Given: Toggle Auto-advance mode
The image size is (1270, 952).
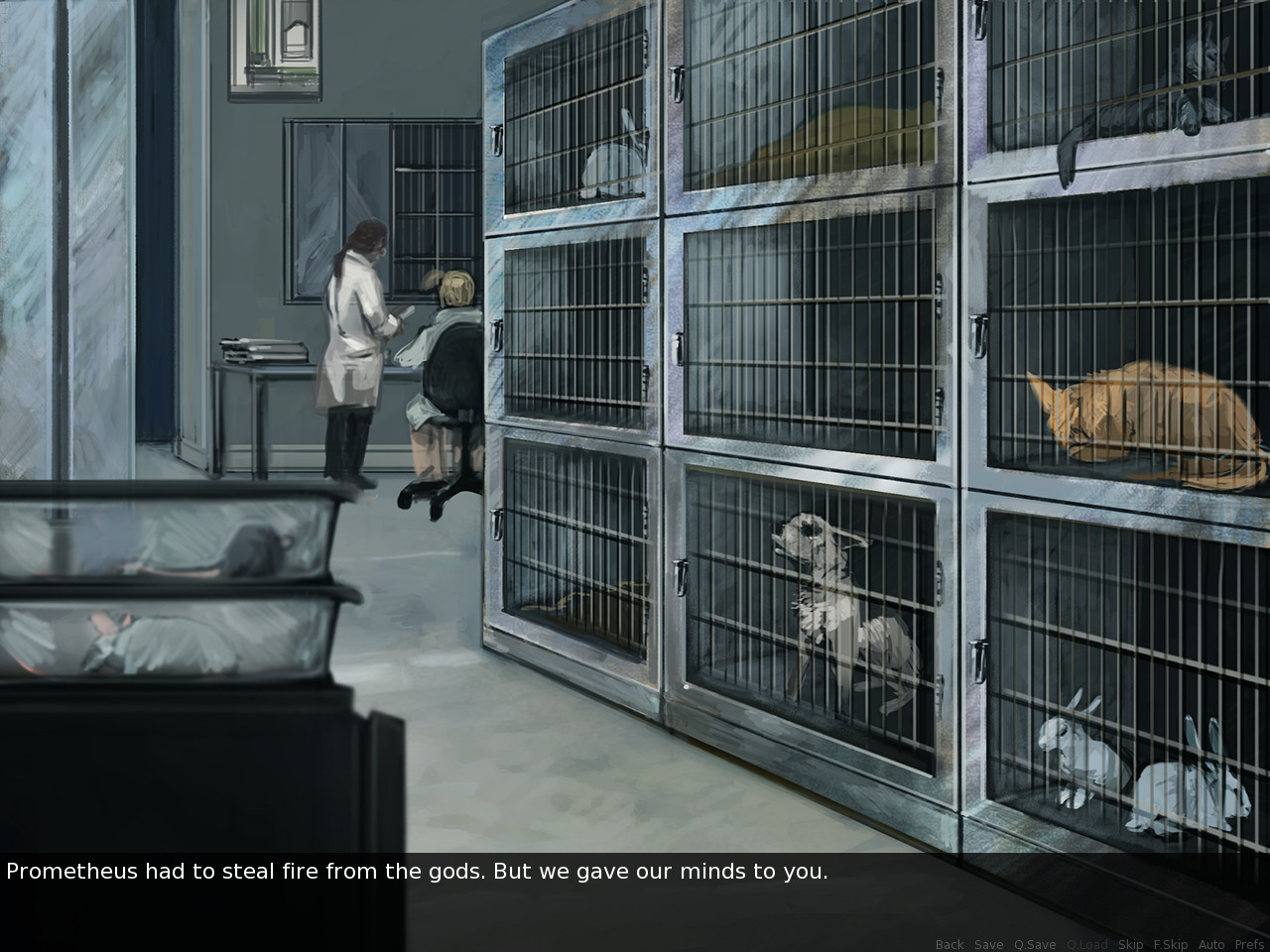Looking at the screenshot, I should click(1211, 944).
